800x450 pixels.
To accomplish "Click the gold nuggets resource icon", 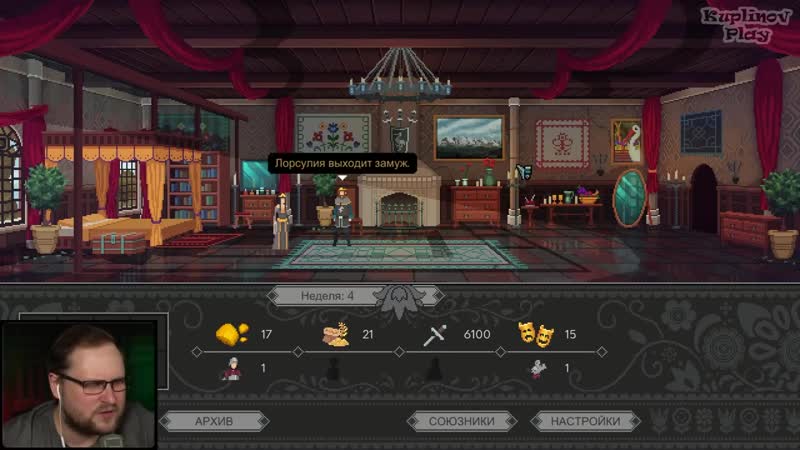I will [231, 334].
